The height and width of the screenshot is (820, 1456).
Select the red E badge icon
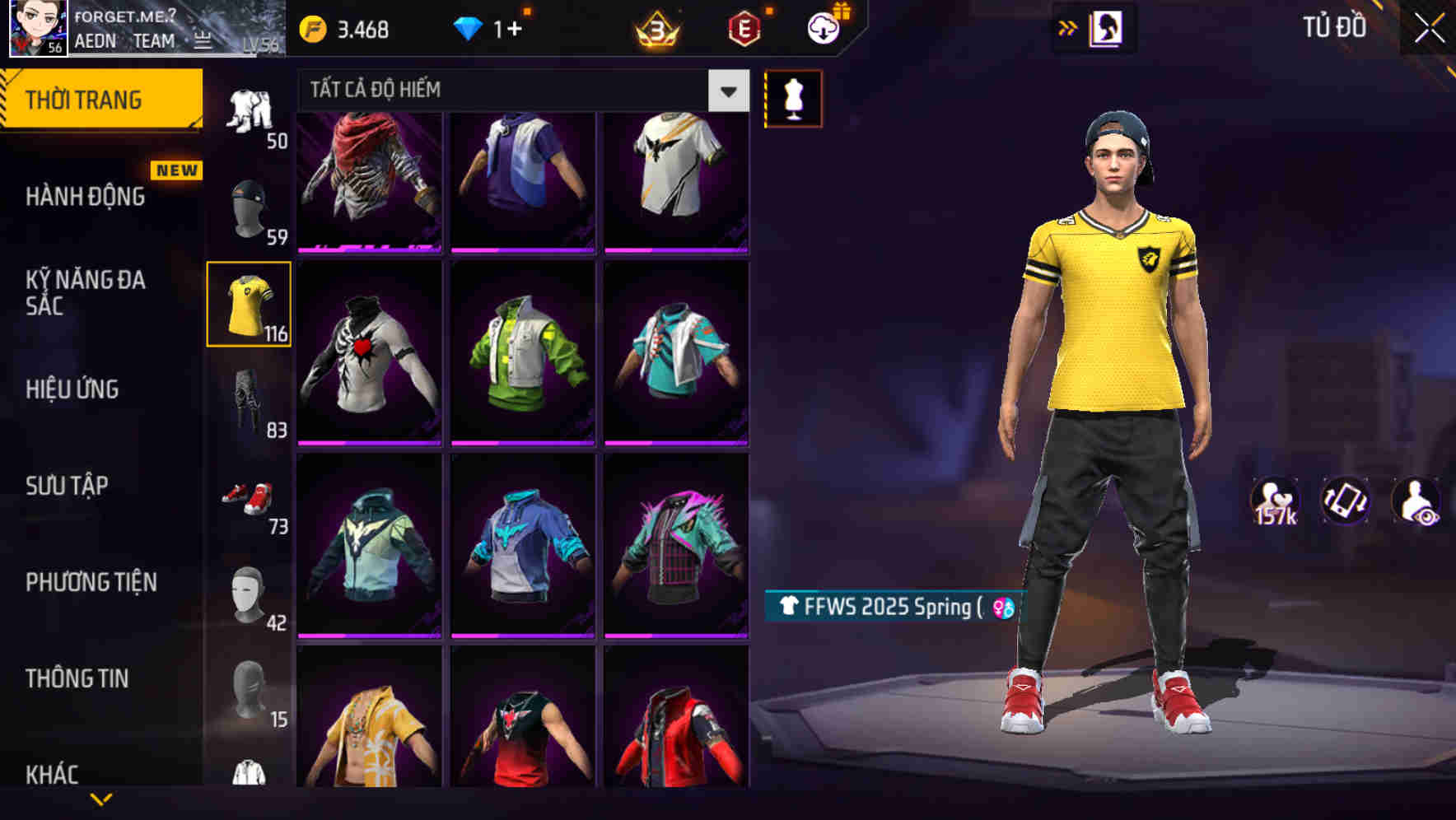[x=742, y=27]
